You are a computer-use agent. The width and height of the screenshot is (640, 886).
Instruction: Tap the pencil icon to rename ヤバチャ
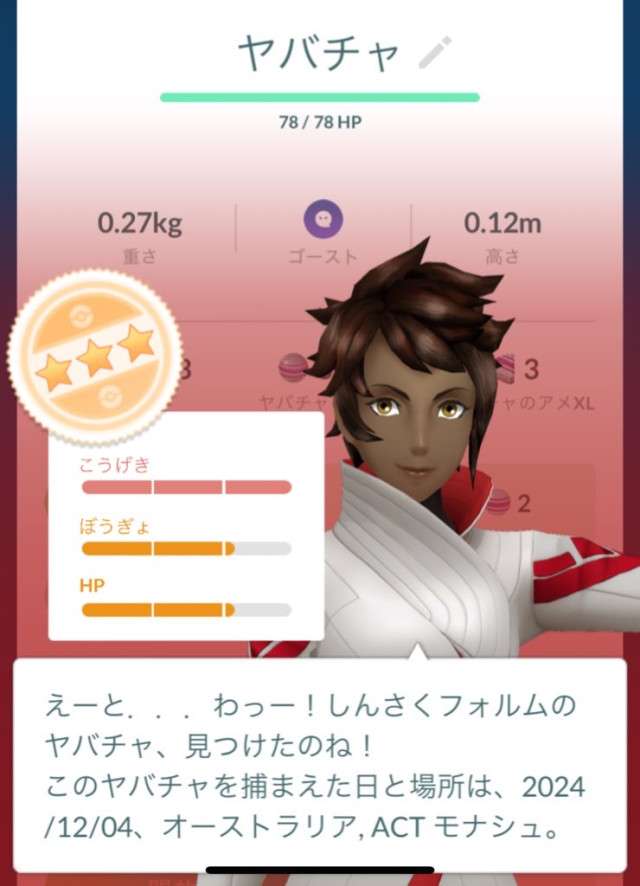tap(435, 52)
